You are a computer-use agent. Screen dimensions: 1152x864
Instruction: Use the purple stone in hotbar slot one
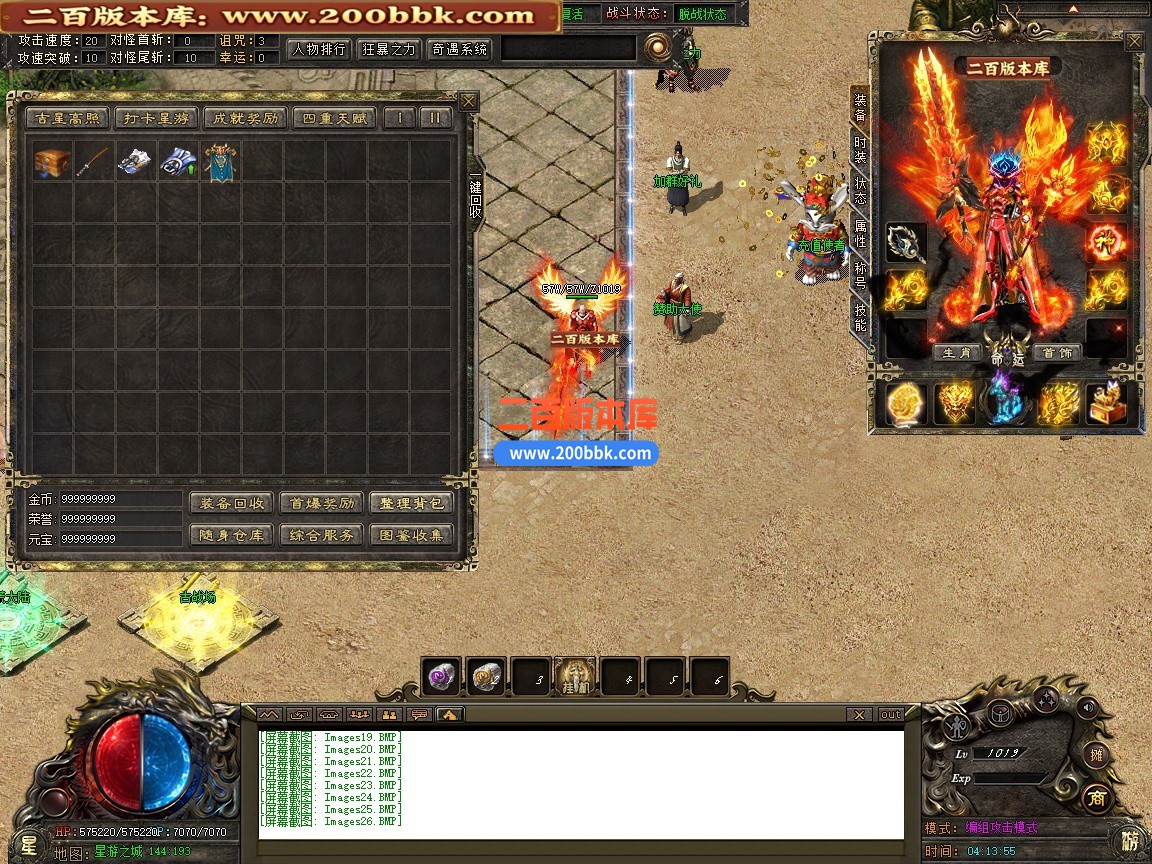[x=441, y=676]
